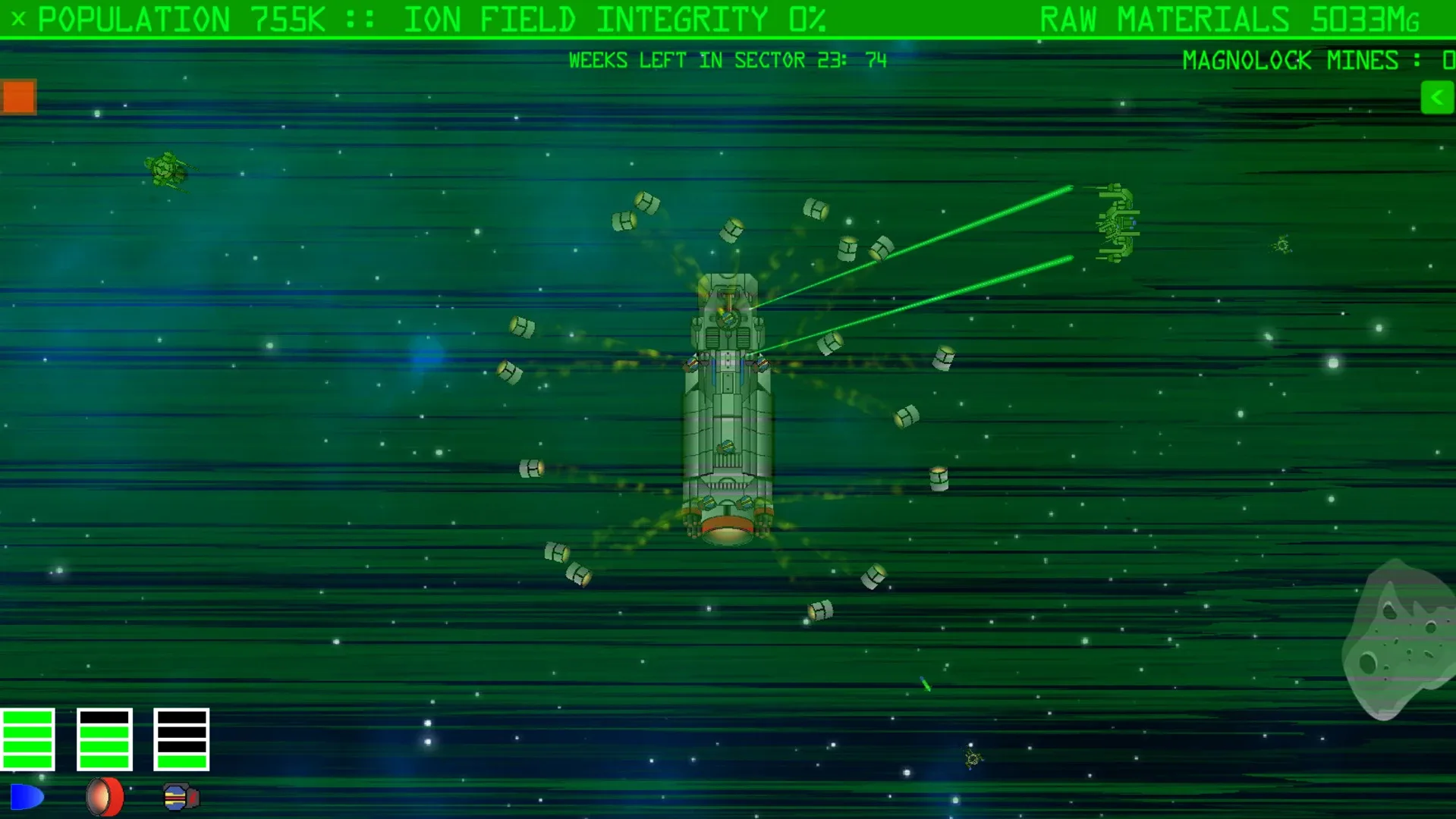Select the magnolock mine device icon
The width and height of the screenshot is (1456, 819).
pos(179,795)
